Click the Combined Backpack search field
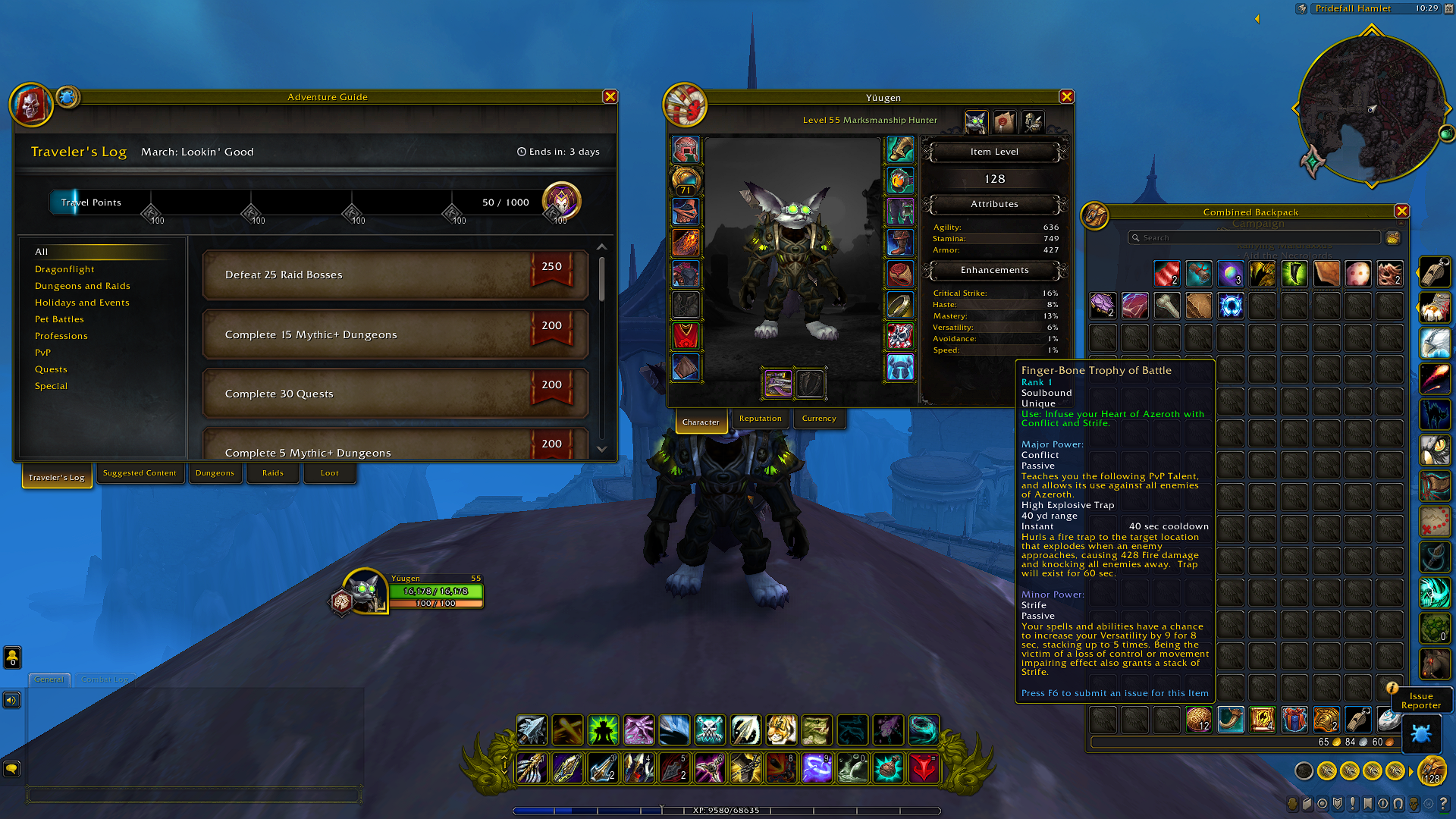Viewport: 1456px width, 819px height. click(1255, 237)
